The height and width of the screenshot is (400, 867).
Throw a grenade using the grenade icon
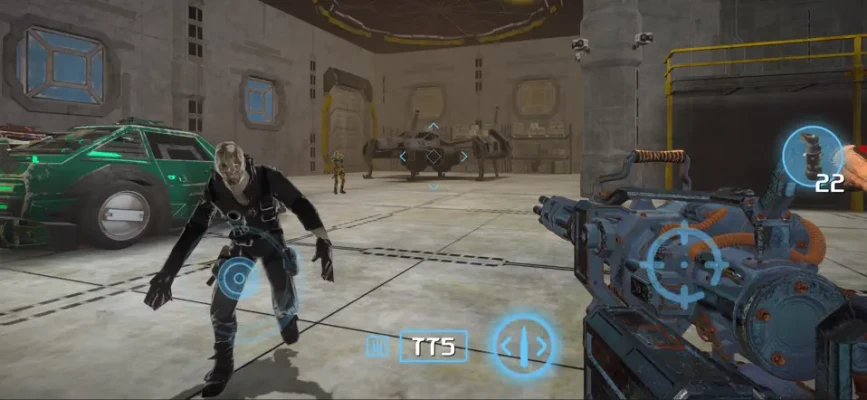pos(813,156)
